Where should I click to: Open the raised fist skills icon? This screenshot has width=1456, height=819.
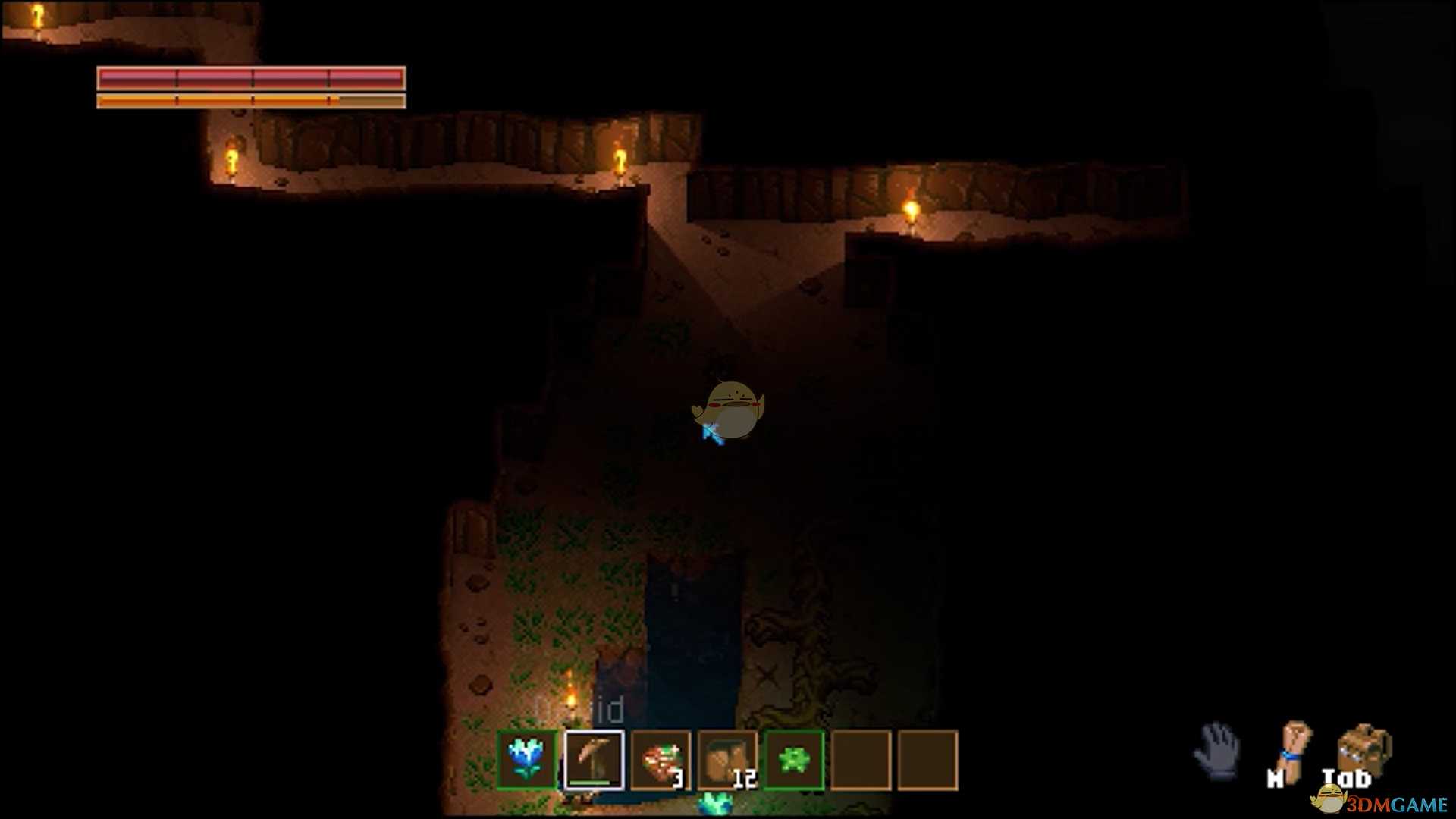tap(1293, 751)
